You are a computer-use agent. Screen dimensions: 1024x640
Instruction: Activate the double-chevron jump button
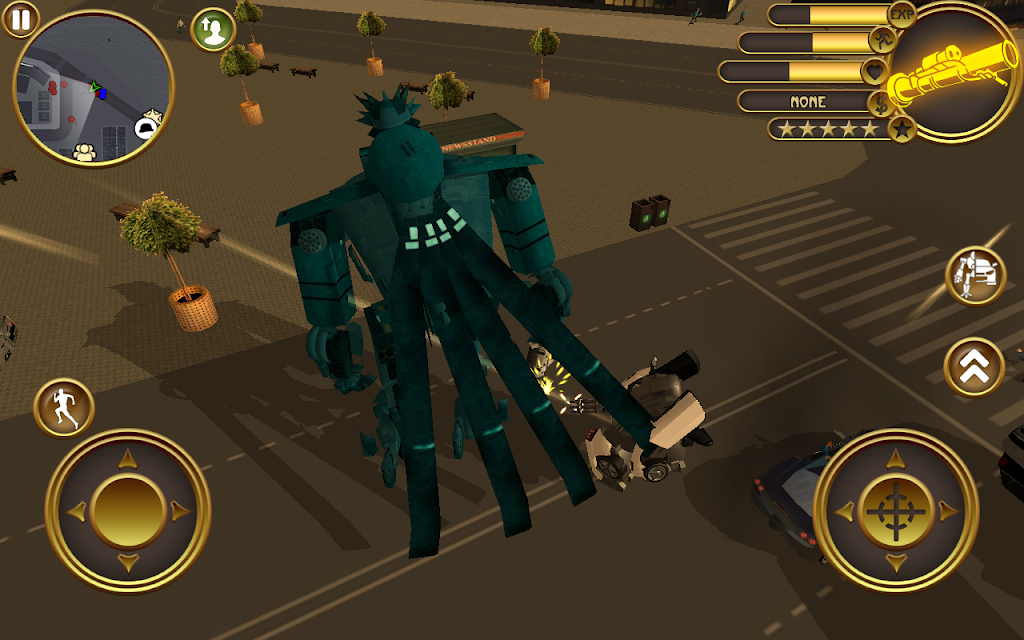(x=975, y=367)
